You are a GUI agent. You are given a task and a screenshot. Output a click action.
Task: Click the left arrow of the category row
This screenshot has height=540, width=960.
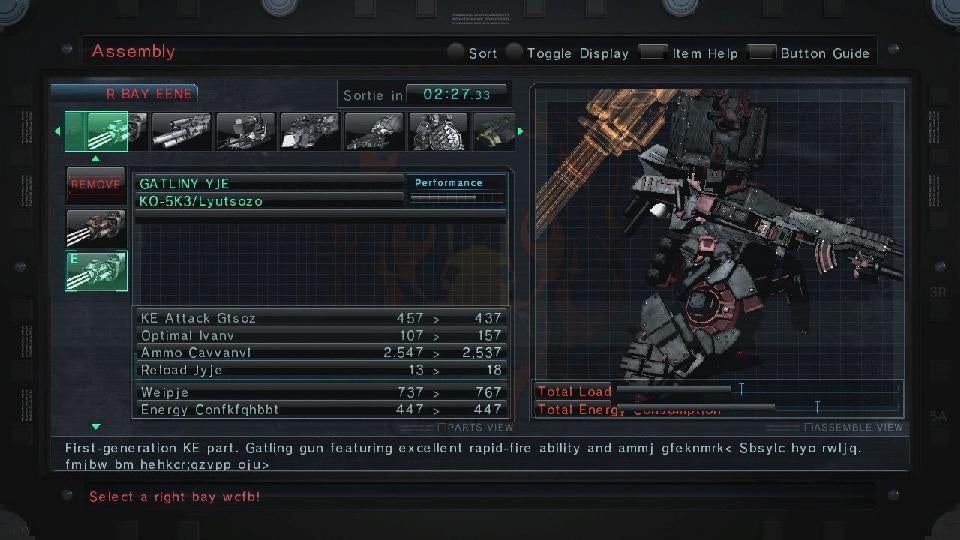tap(56, 131)
